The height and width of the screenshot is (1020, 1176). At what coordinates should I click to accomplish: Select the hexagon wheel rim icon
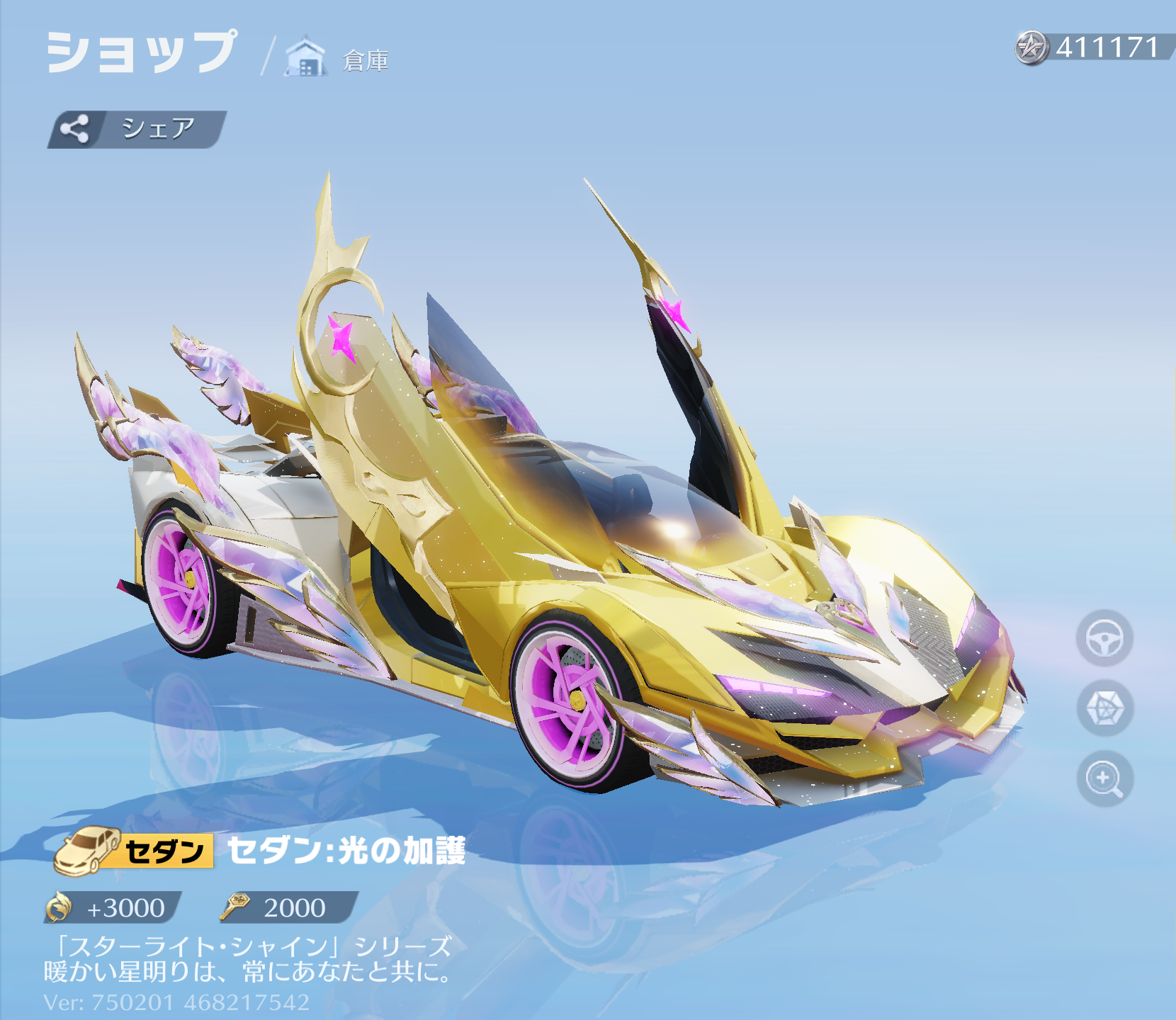(x=1104, y=708)
